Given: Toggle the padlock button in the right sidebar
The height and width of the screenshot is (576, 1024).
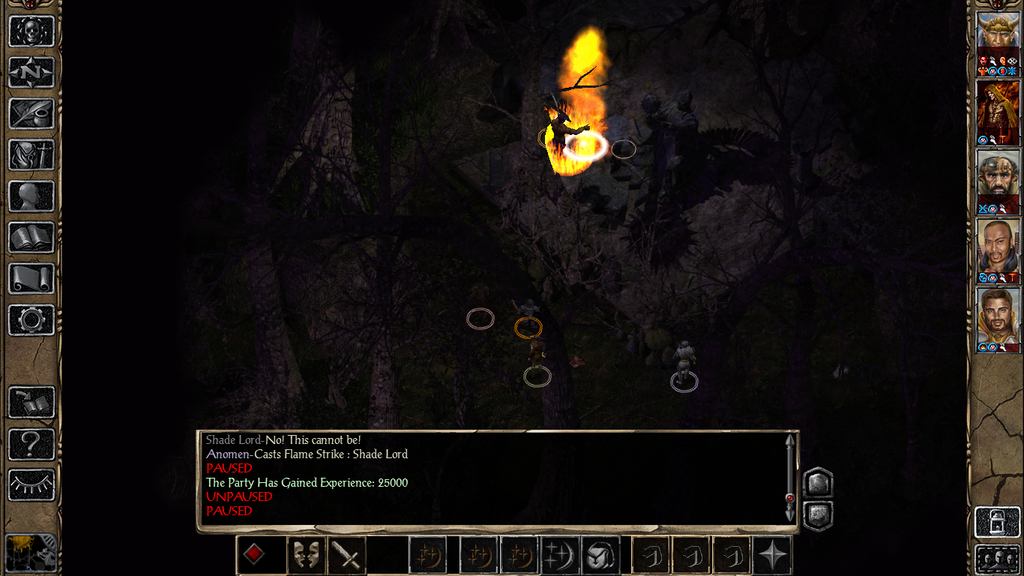Looking at the screenshot, I should tap(998, 521).
